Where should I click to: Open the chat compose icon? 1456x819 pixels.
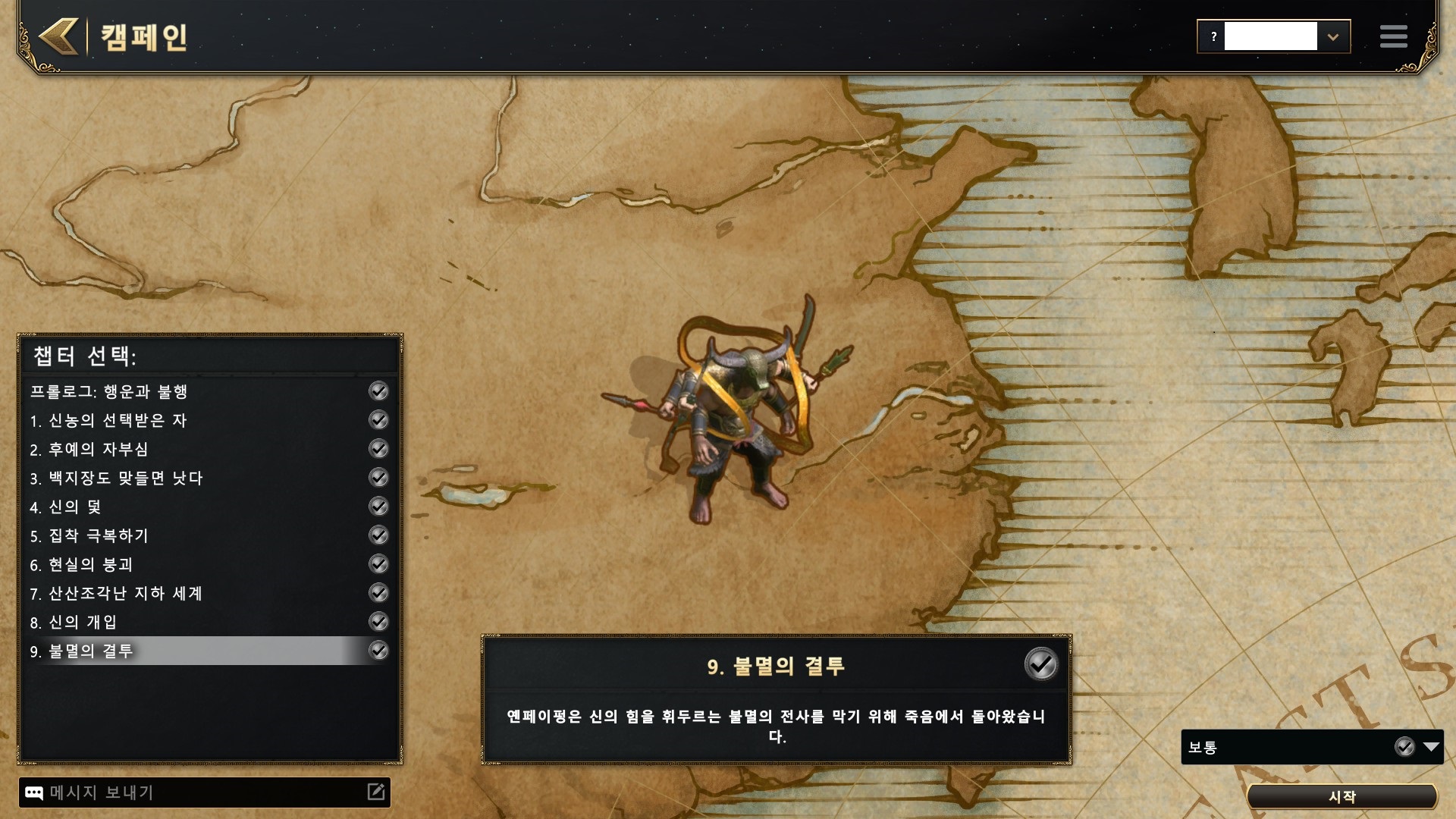(x=376, y=792)
